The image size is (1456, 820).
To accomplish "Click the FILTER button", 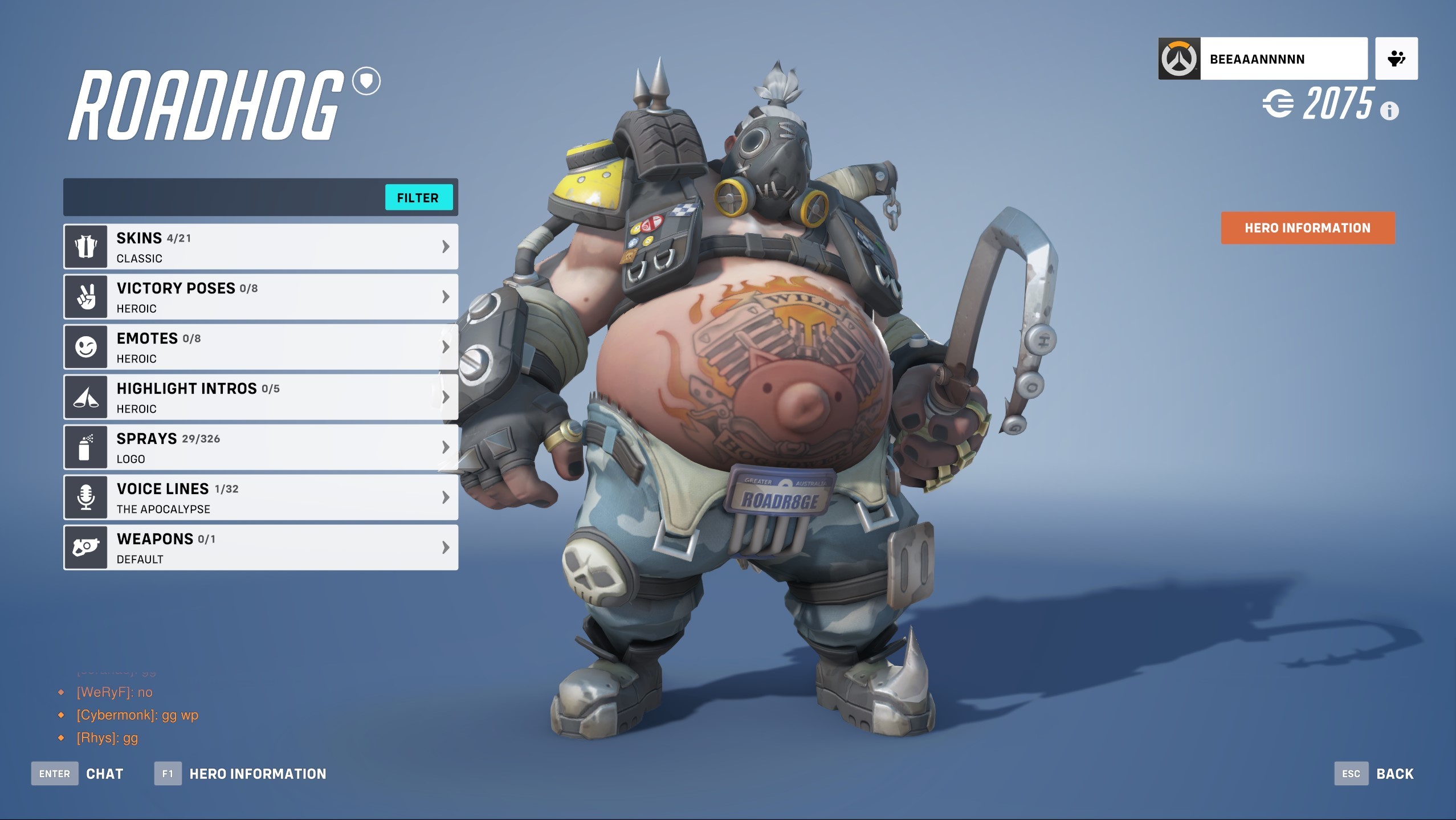I will 419,197.
